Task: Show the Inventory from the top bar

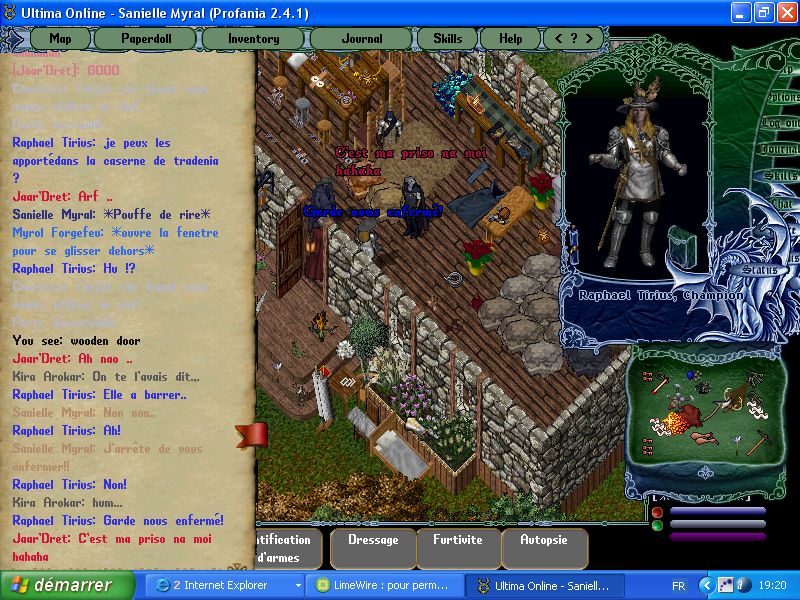Action: [254, 39]
